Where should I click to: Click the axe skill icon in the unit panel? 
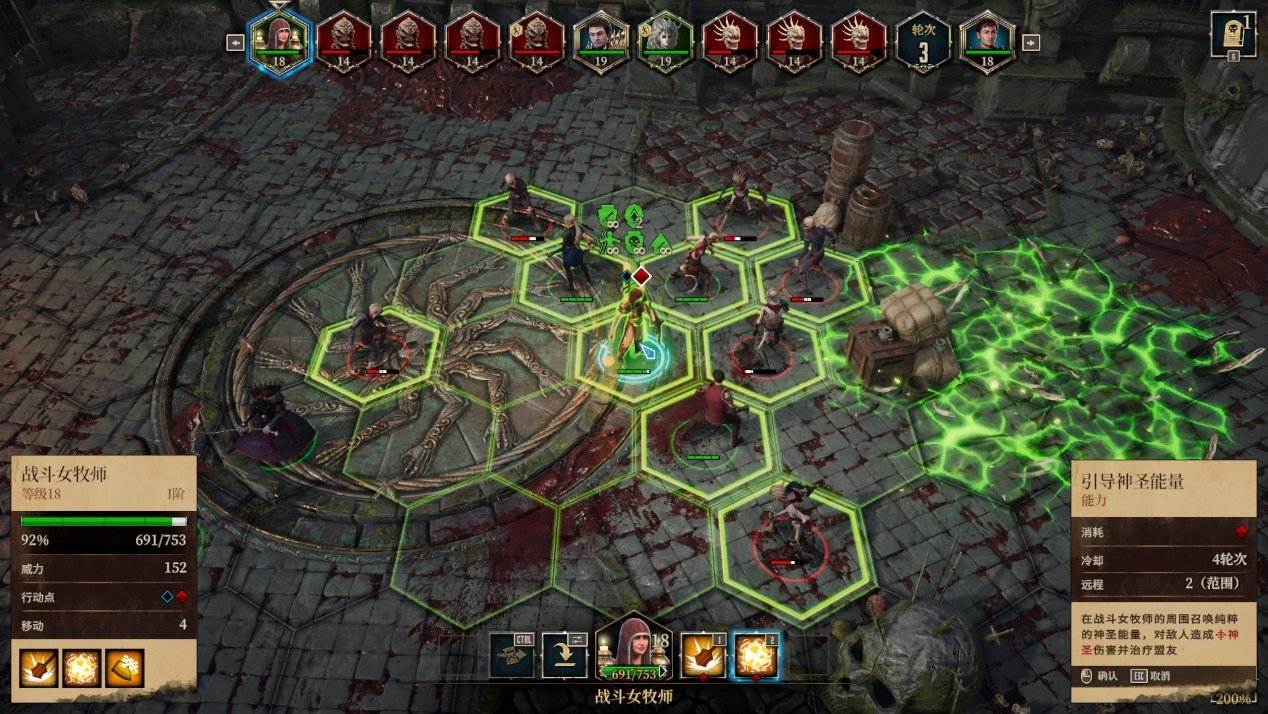[125, 668]
